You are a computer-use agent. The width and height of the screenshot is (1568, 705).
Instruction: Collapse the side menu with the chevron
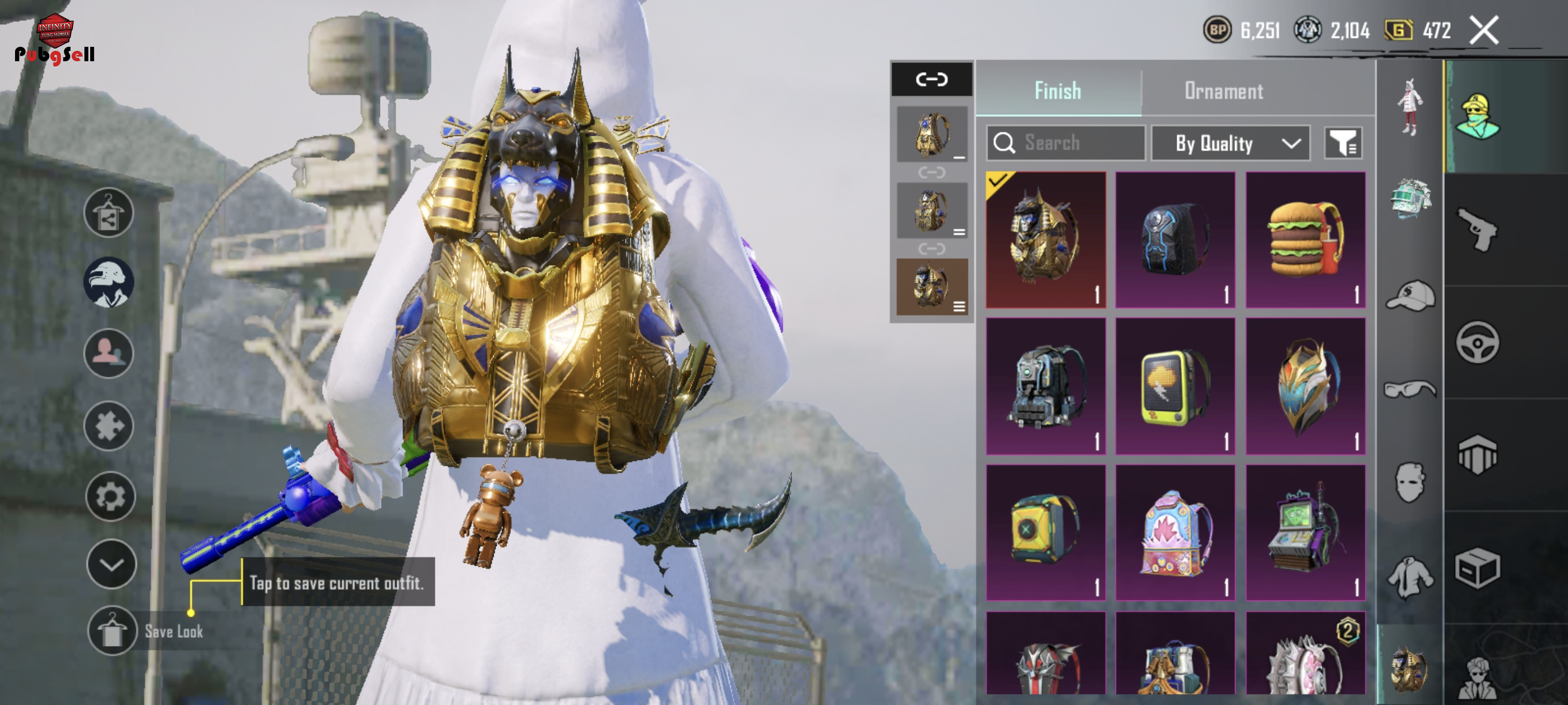pyautogui.click(x=111, y=565)
